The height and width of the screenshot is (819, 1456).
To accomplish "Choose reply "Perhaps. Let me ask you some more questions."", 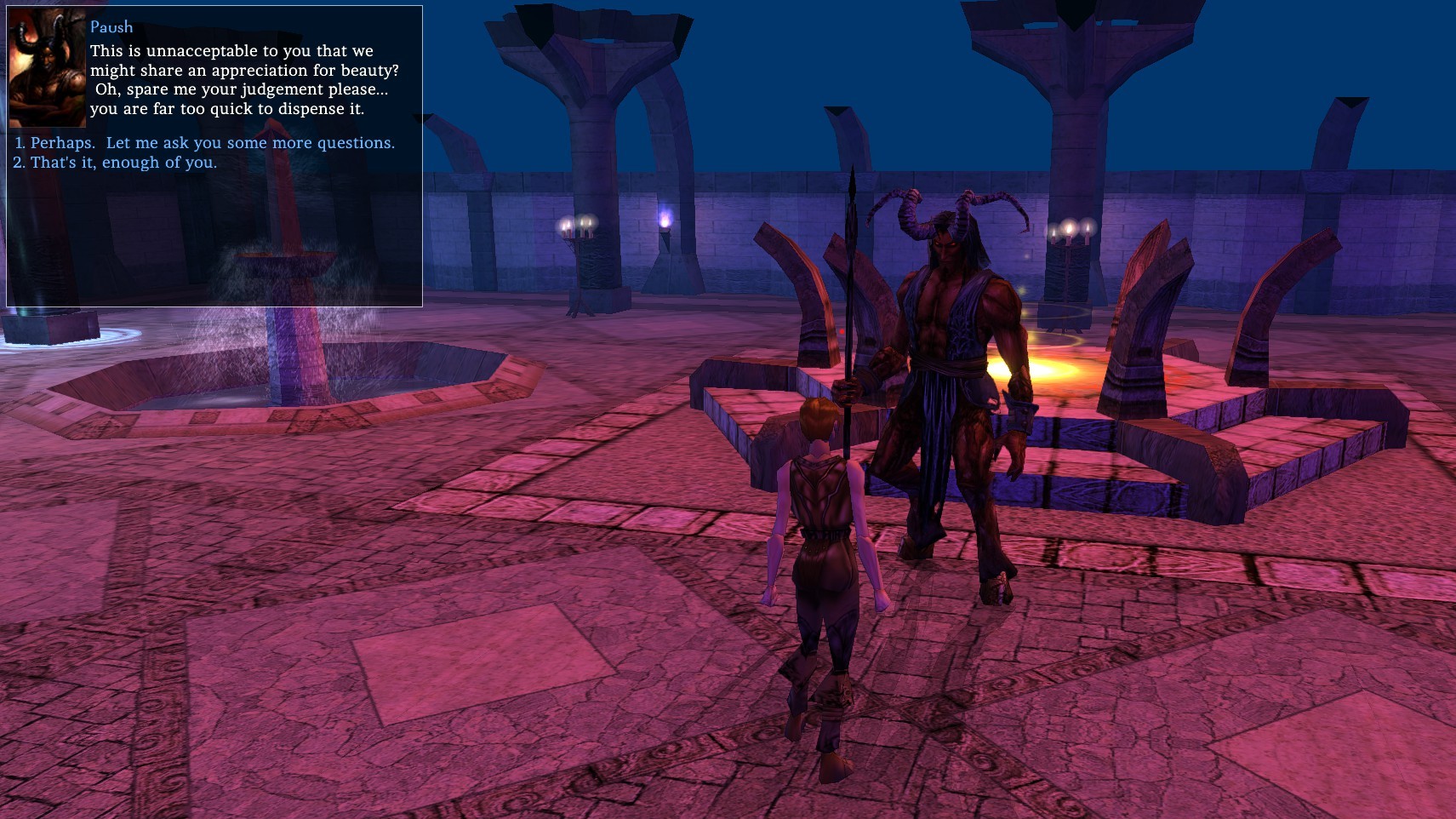I will click(212, 143).
